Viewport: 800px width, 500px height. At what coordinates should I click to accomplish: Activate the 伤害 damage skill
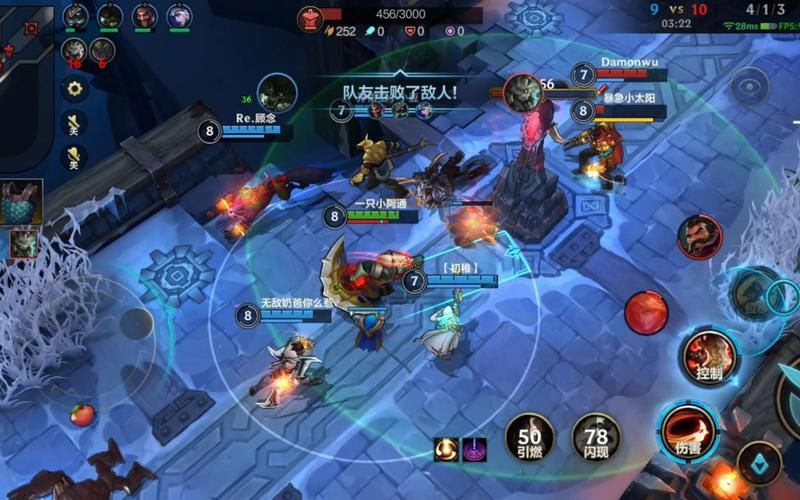(x=688, y=428)
